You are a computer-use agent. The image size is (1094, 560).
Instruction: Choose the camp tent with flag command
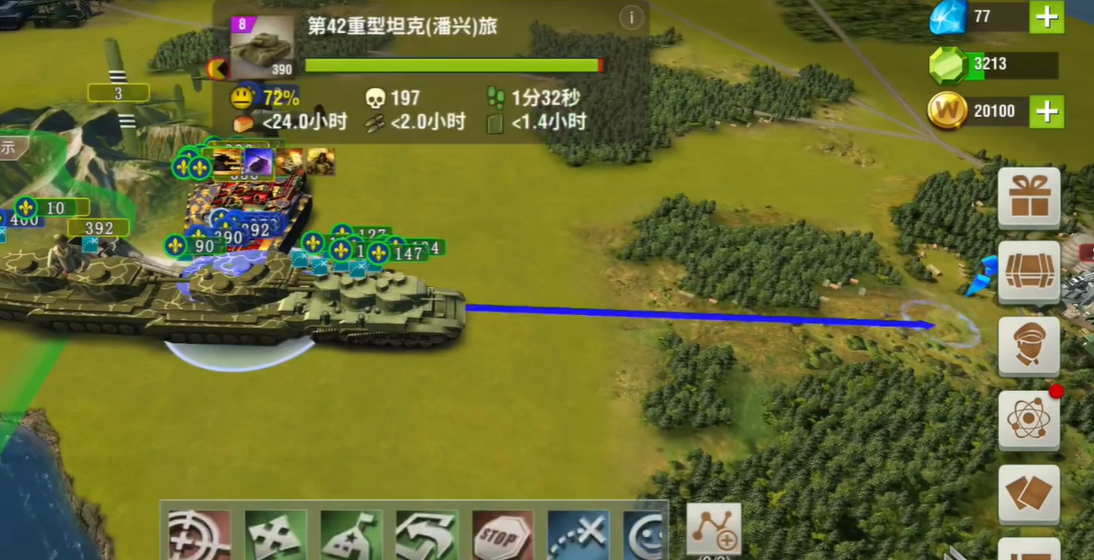coord(350,537)
